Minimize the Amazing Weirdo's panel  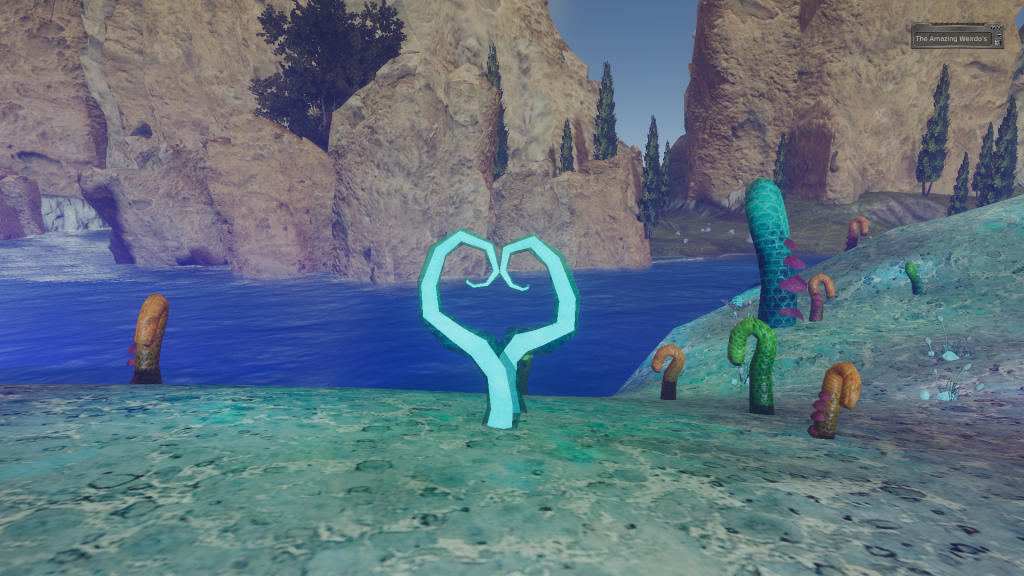coord(999,35)
